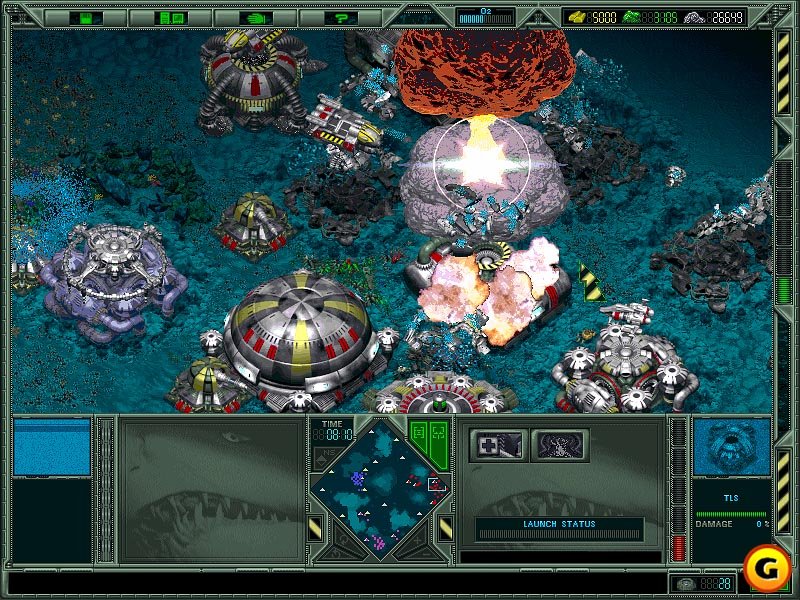Open the save disk menu button
The height and width of the screenshot is (600, 800).
[85, 17]
